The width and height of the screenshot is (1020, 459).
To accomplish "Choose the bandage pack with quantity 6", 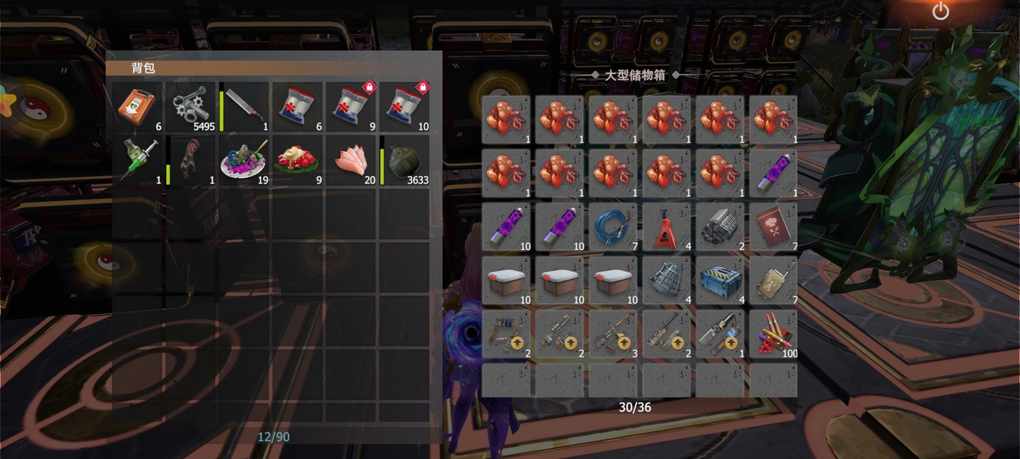I will (x=298, y=108).
